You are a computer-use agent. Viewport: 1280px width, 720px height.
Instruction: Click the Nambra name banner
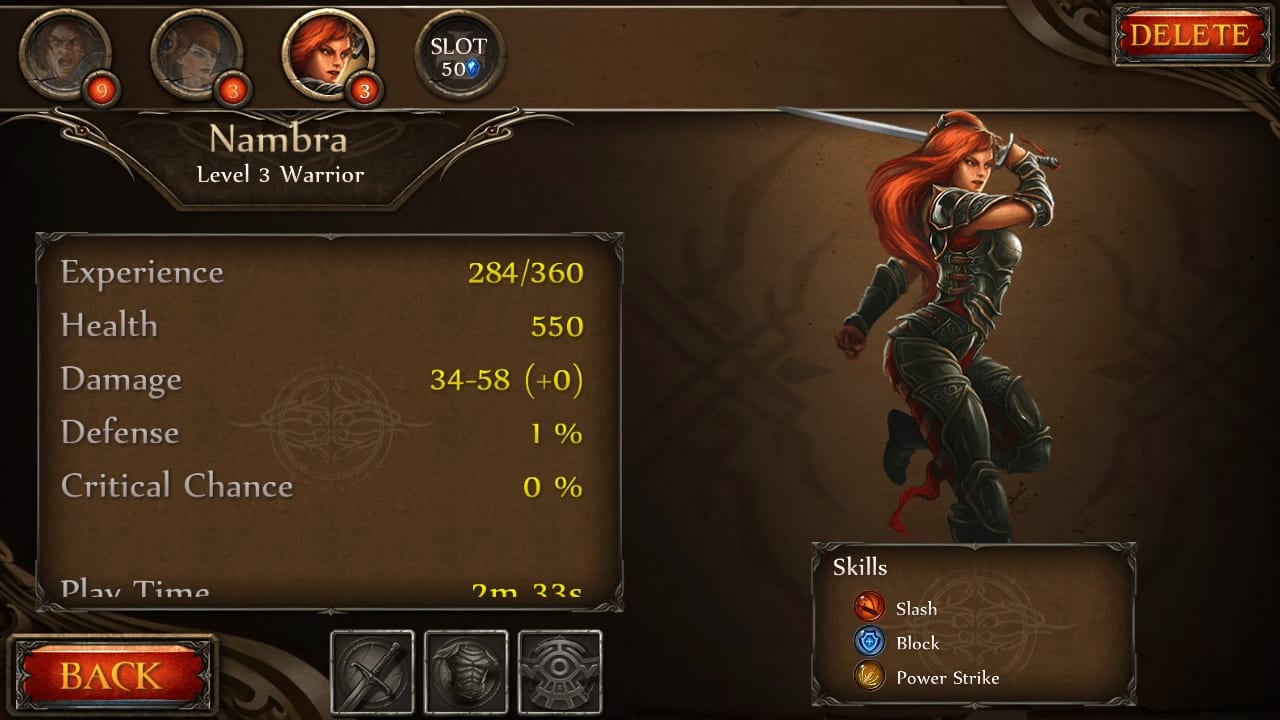[280, 140]
